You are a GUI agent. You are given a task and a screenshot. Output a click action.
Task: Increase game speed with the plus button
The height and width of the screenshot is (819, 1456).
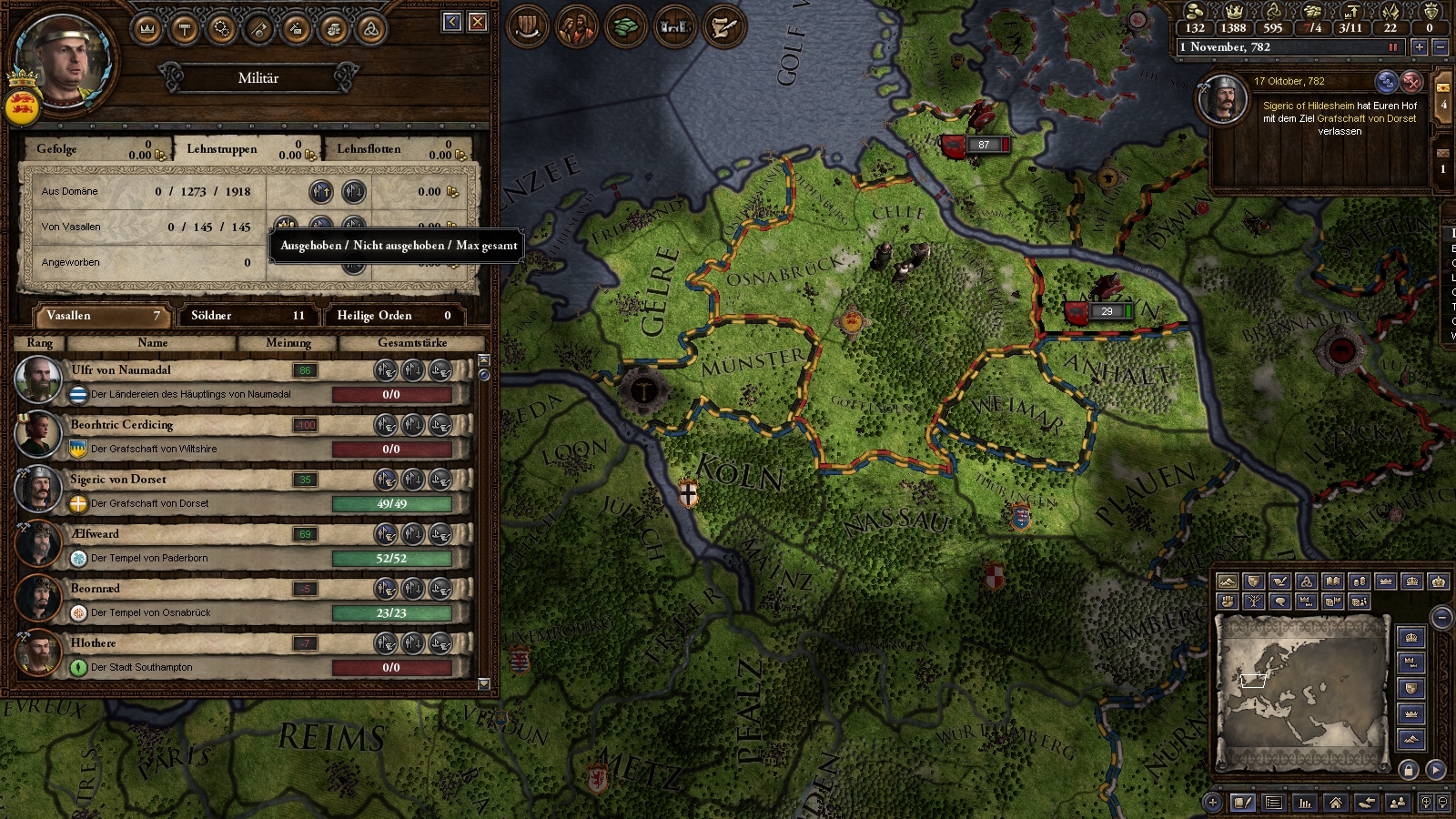tap(1419, 47)
